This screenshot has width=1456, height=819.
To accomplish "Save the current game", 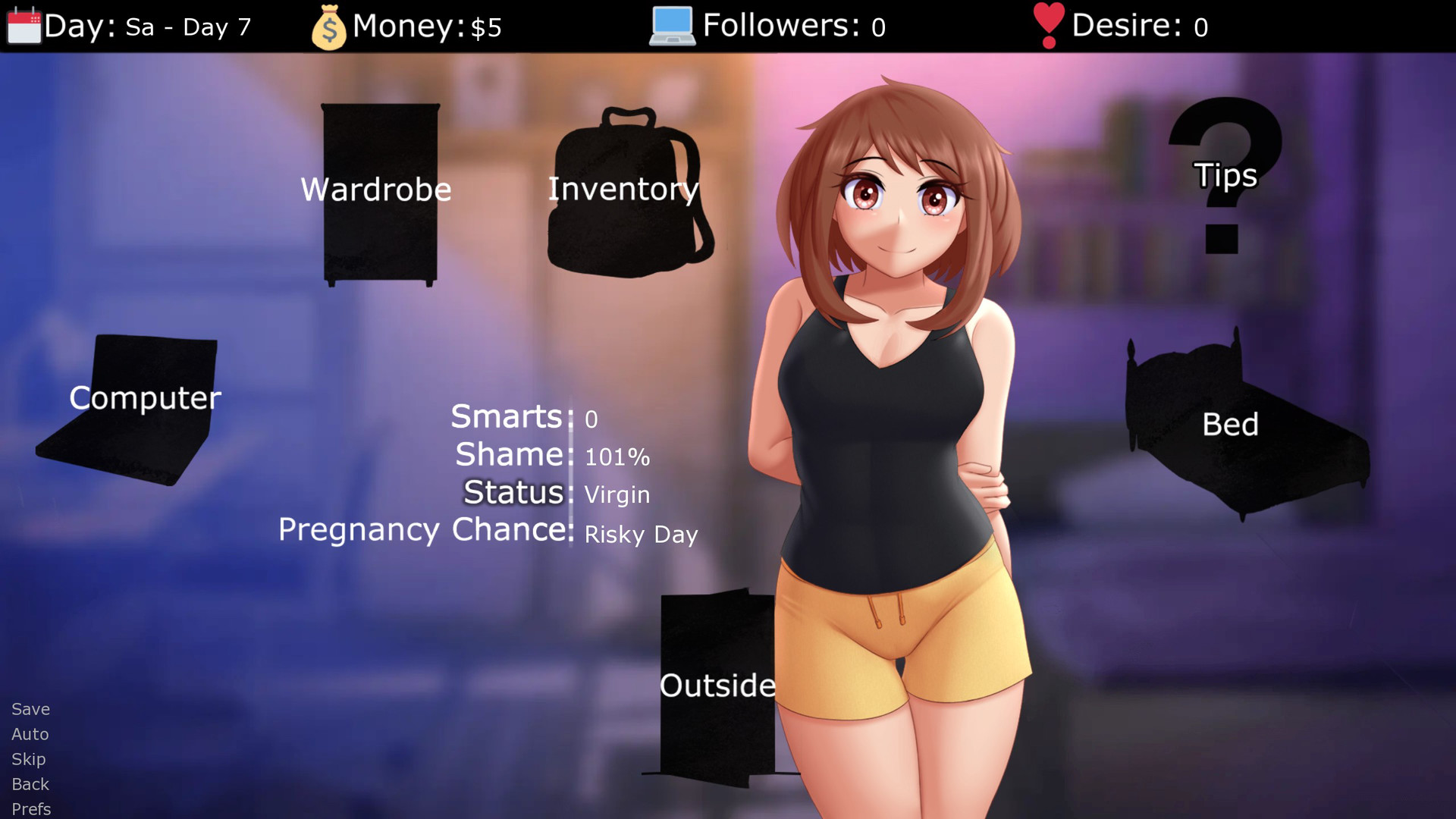I will tap(30, 709).
